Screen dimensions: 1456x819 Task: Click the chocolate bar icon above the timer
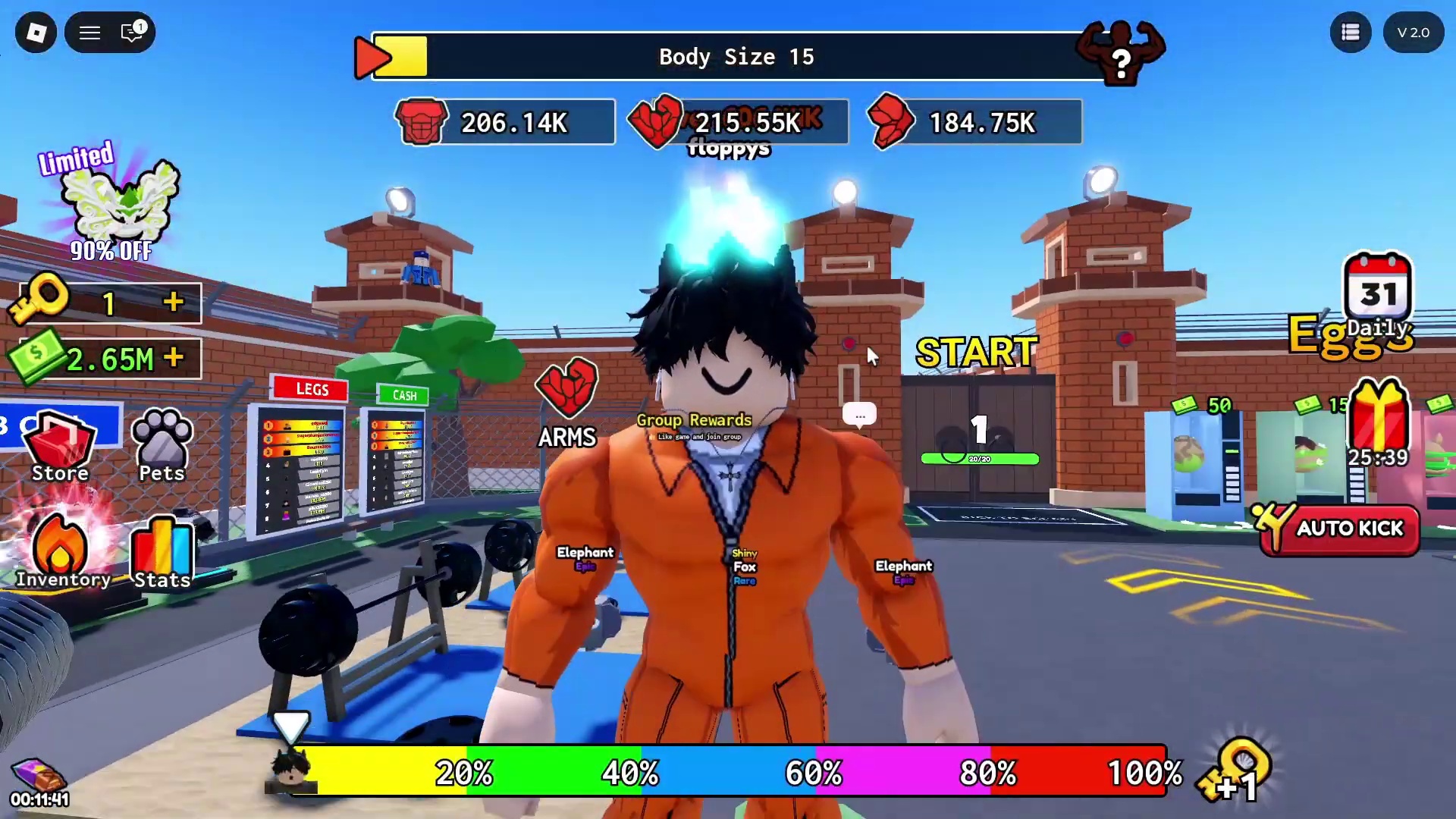[38, 775]
